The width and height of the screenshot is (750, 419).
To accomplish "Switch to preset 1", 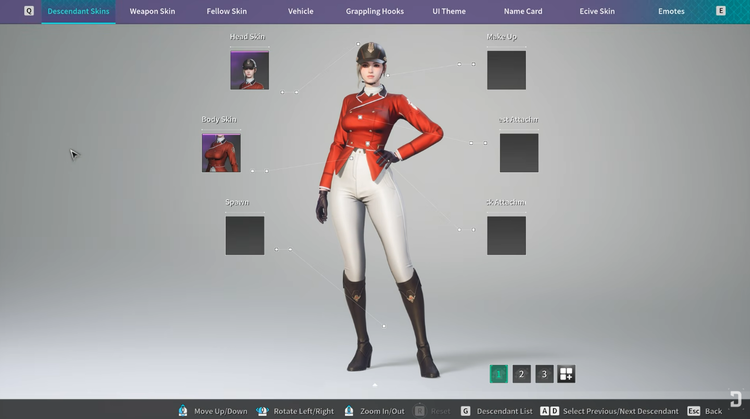I will pyautogui.click(x=499, y=374).
